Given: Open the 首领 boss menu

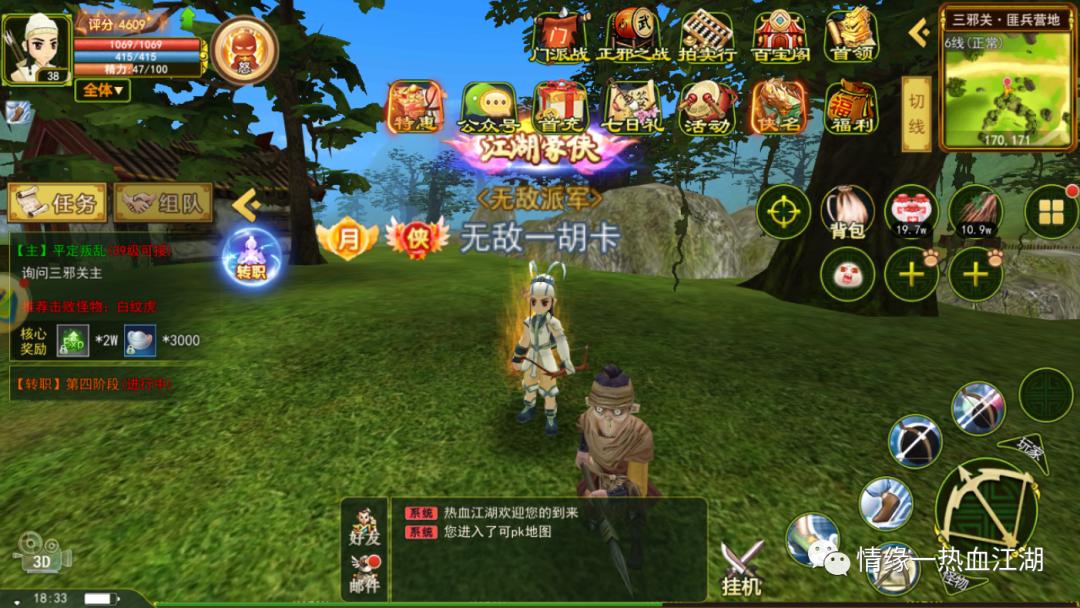Looking at the screenshot, I should (x=851, y=38).
